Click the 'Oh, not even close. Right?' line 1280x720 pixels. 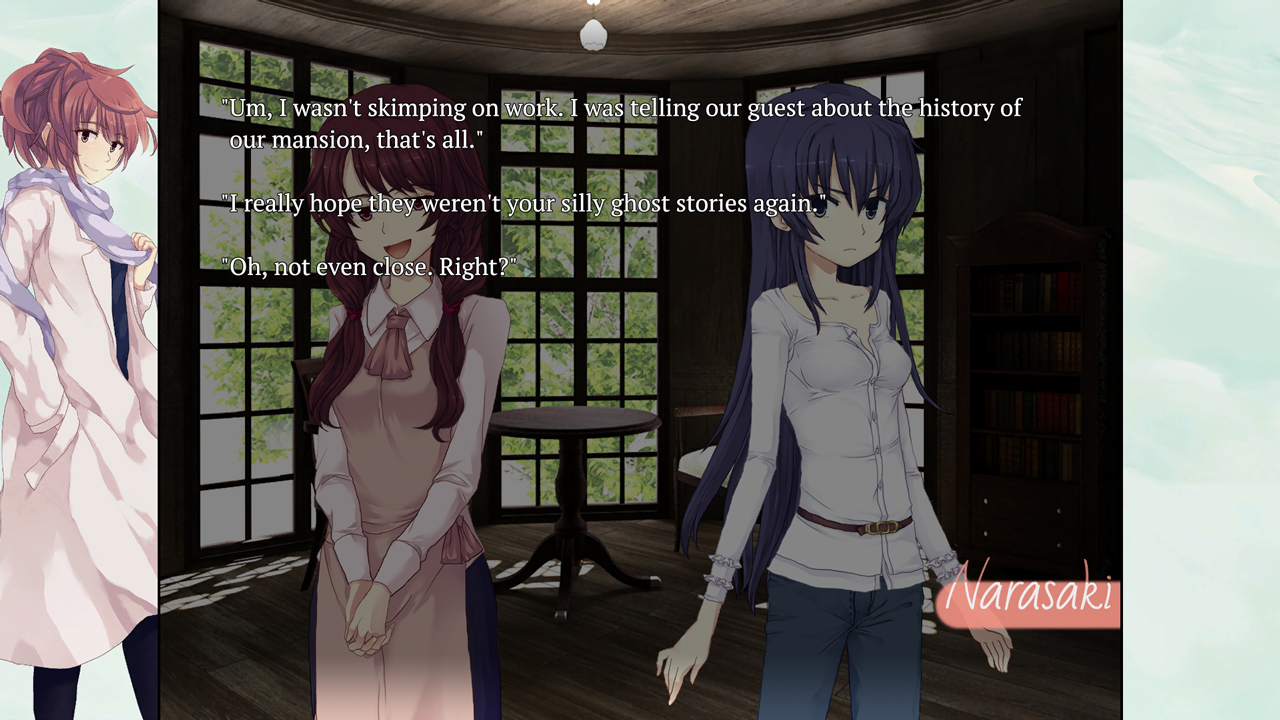pos(370,266)
